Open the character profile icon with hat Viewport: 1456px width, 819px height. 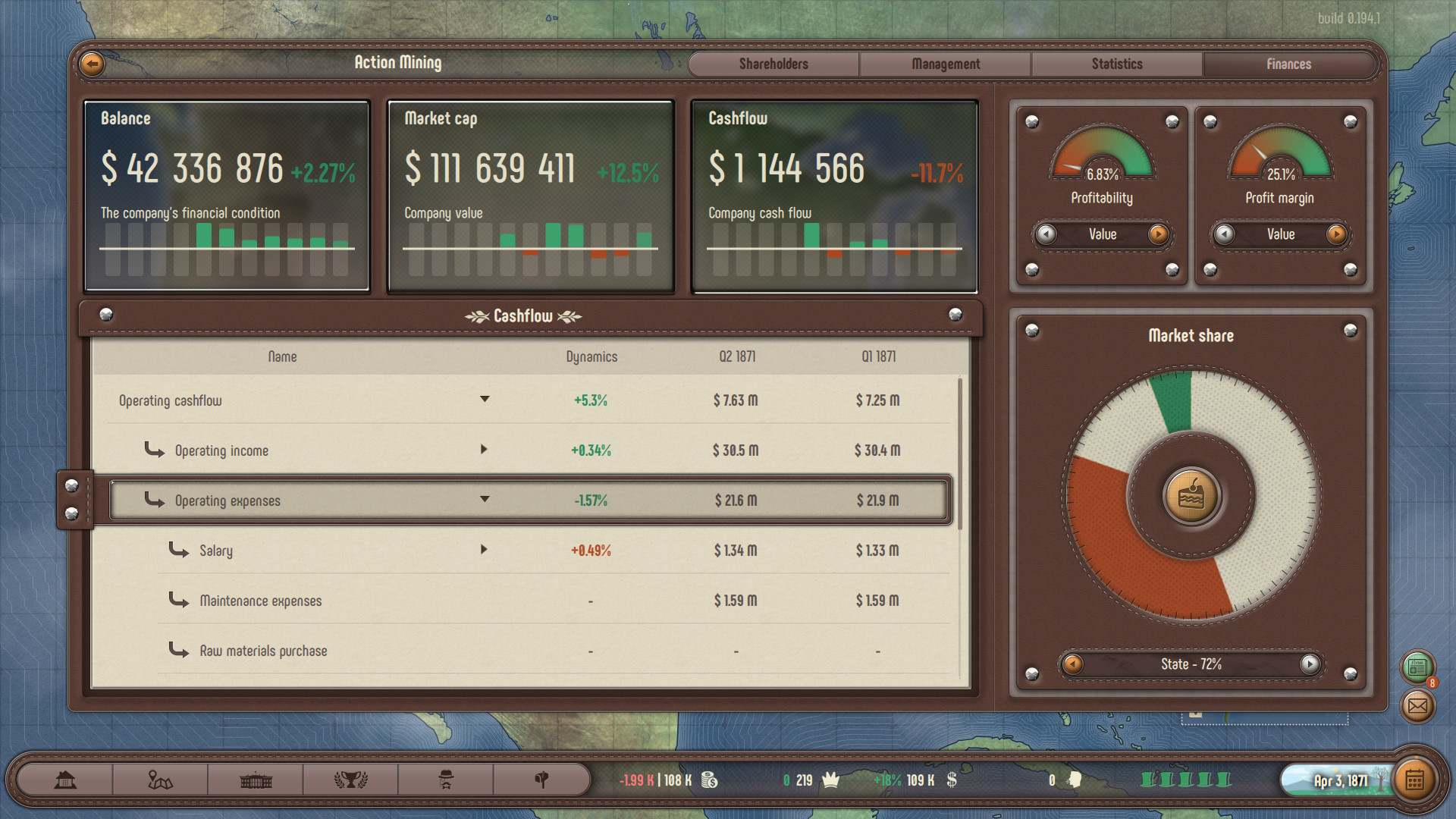point(447,779)
